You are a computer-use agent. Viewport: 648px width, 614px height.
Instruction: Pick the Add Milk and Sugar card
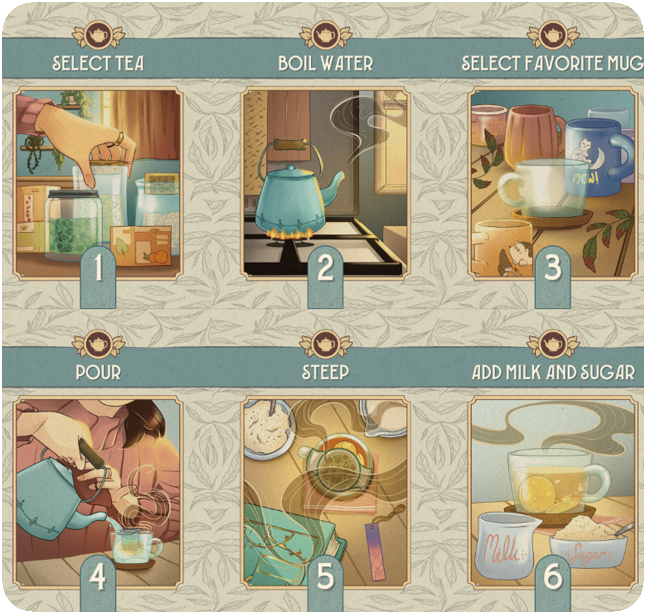(552, 490)
